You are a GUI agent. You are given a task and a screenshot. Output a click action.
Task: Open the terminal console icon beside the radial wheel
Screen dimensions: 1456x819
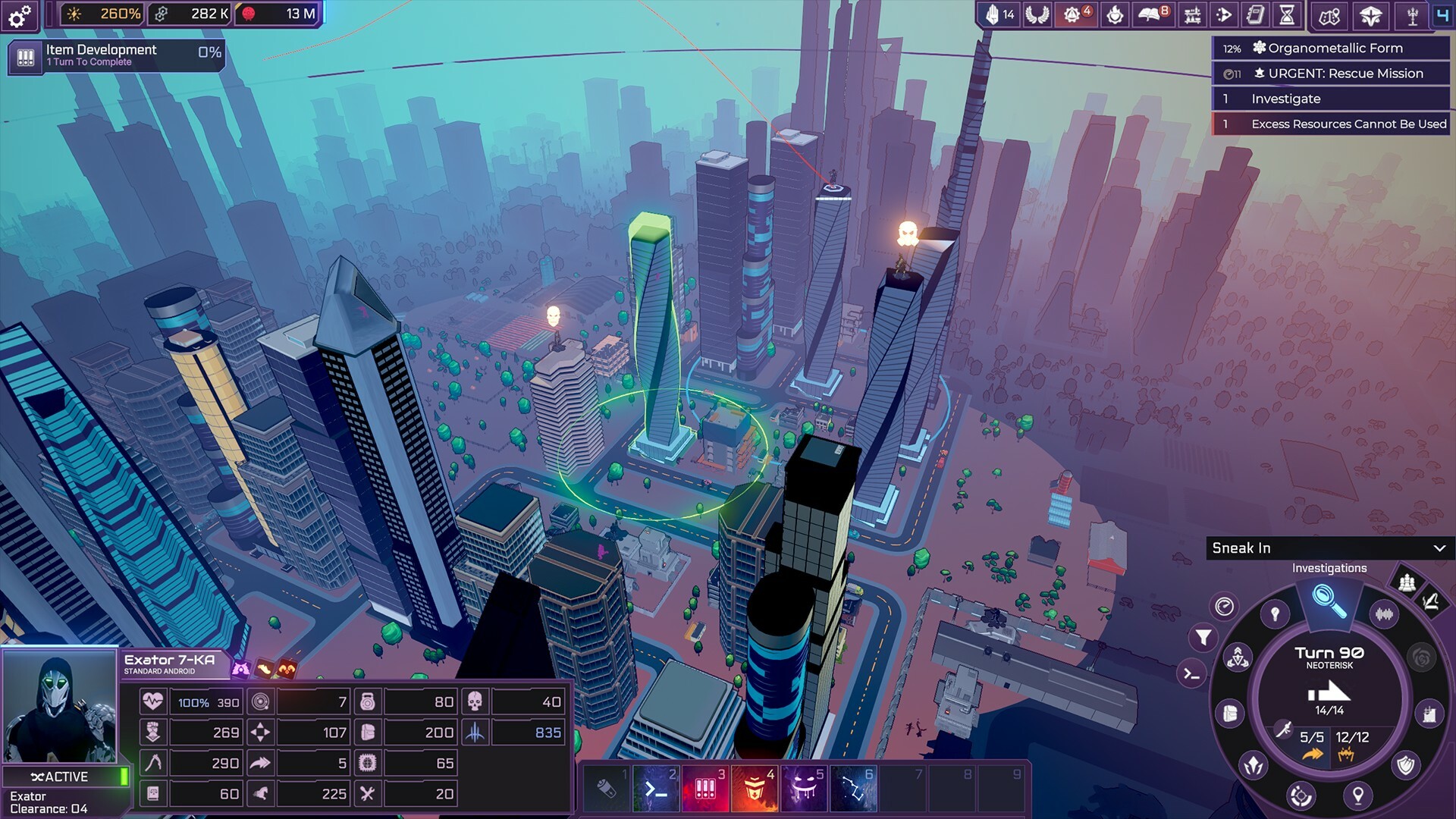pyautogui.click(x=1191, y=674)
